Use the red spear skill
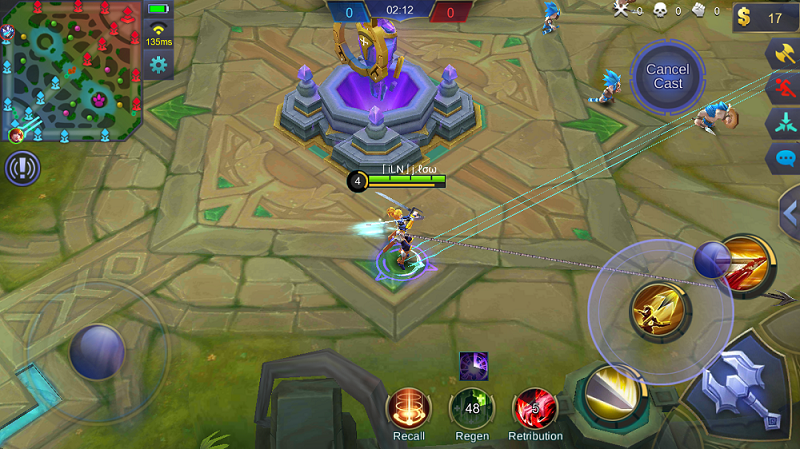 click(x=746, y=264)
